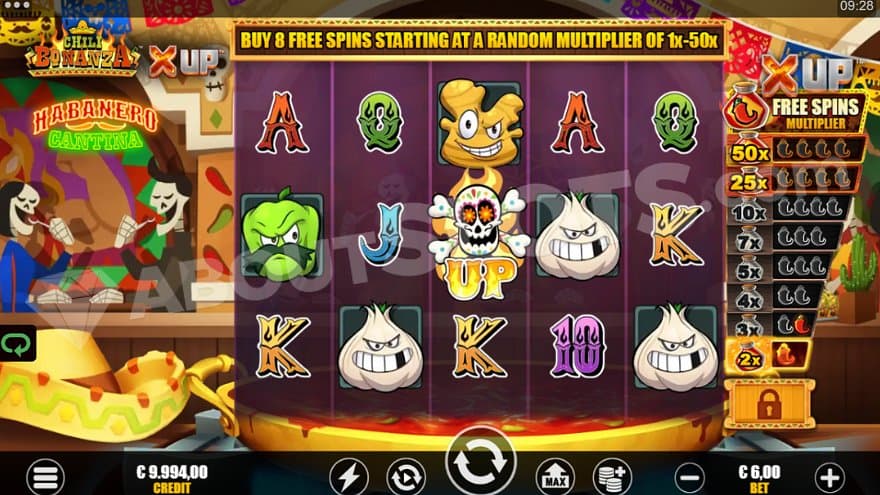
Task: Open the coin stack bet options
Action: (610, 476)
